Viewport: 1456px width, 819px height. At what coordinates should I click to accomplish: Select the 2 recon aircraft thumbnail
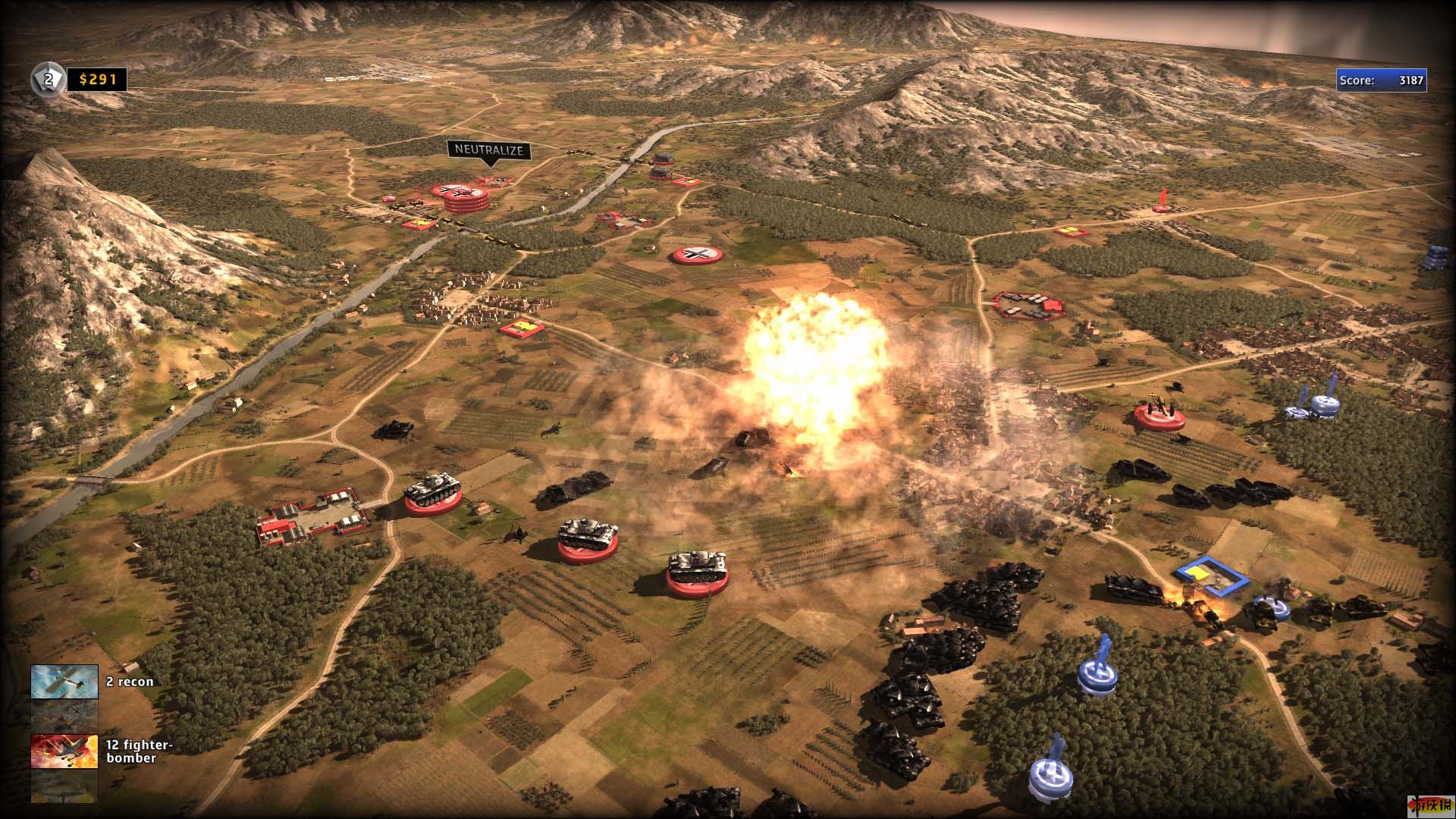[x=64, y=681]
